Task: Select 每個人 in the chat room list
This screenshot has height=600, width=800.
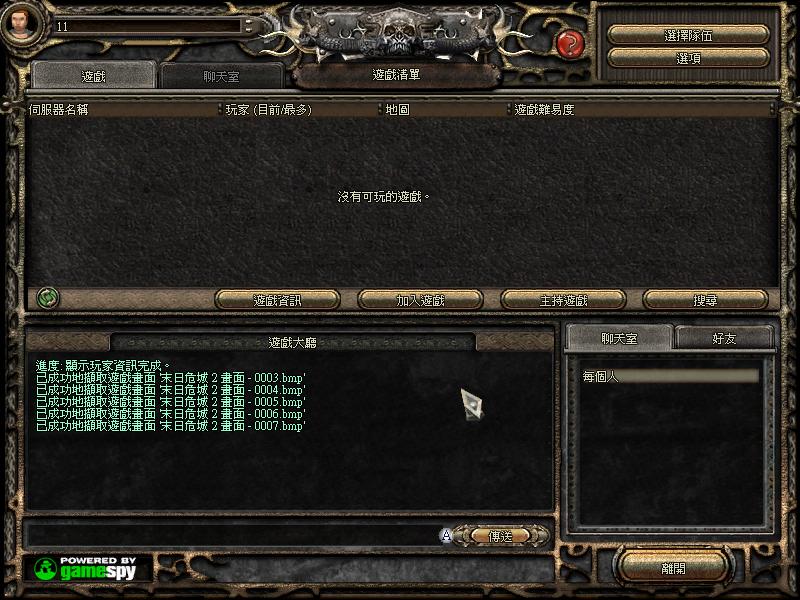Action: click(670, 377)
